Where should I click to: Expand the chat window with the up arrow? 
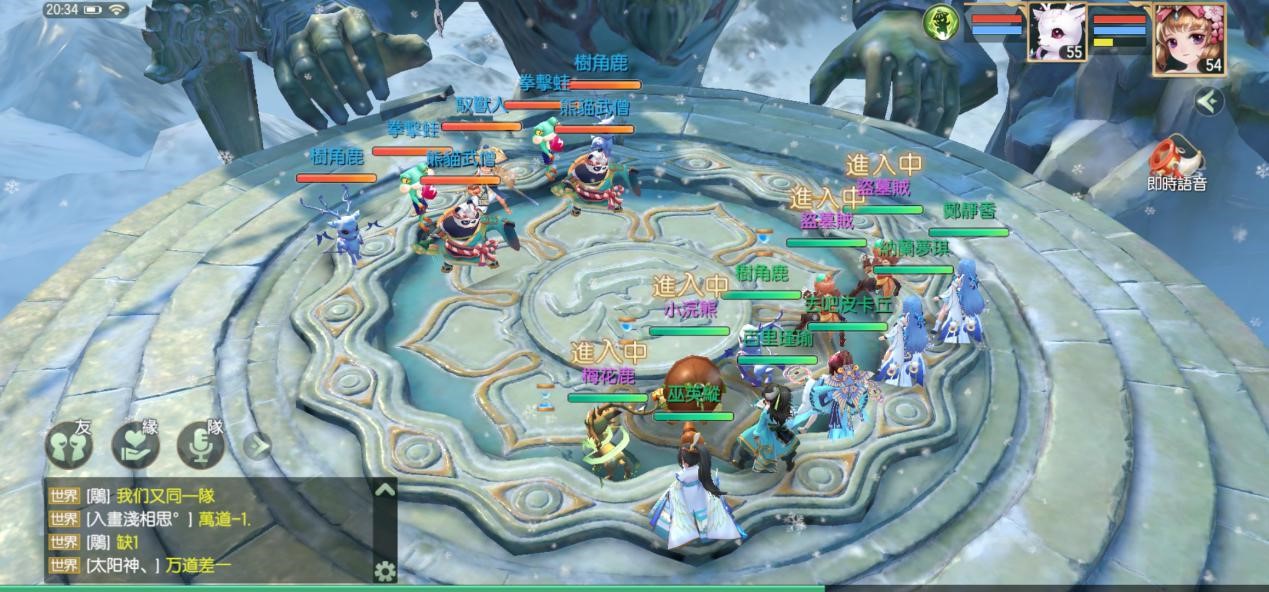point(384,490)
